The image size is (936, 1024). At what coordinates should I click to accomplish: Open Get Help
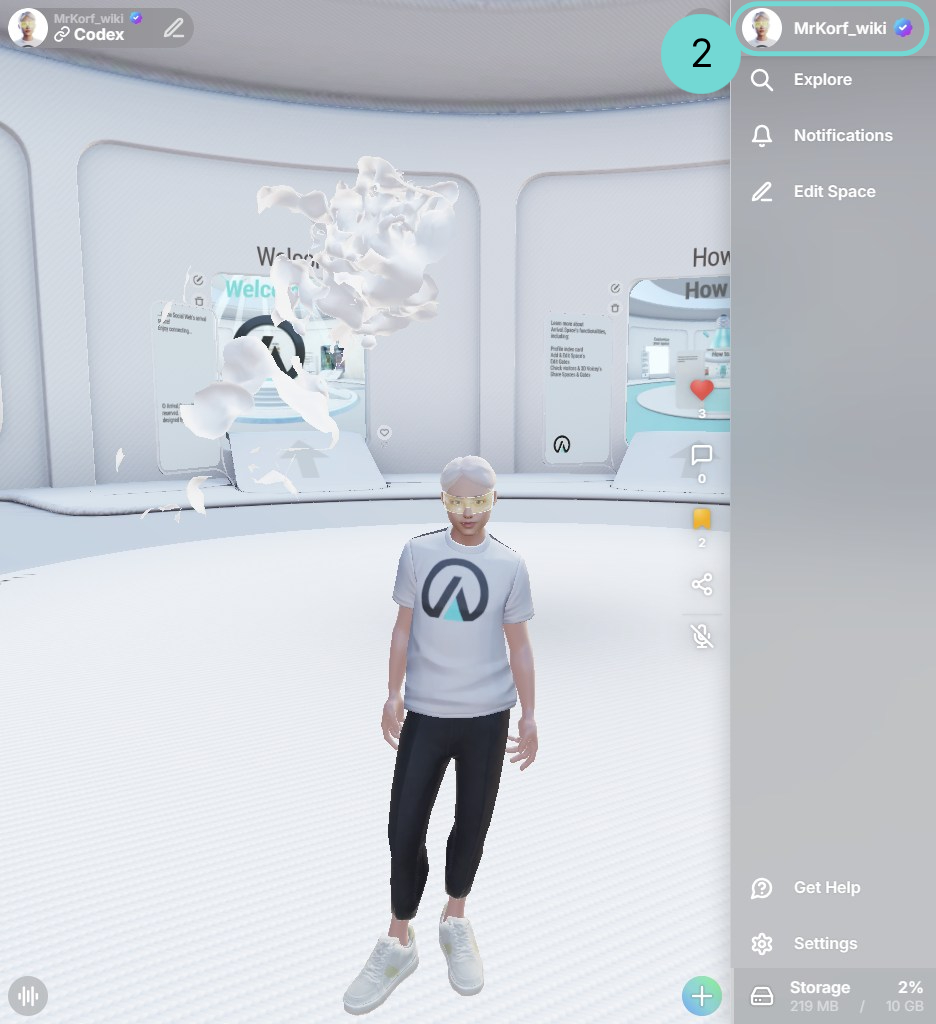point(826,888)
